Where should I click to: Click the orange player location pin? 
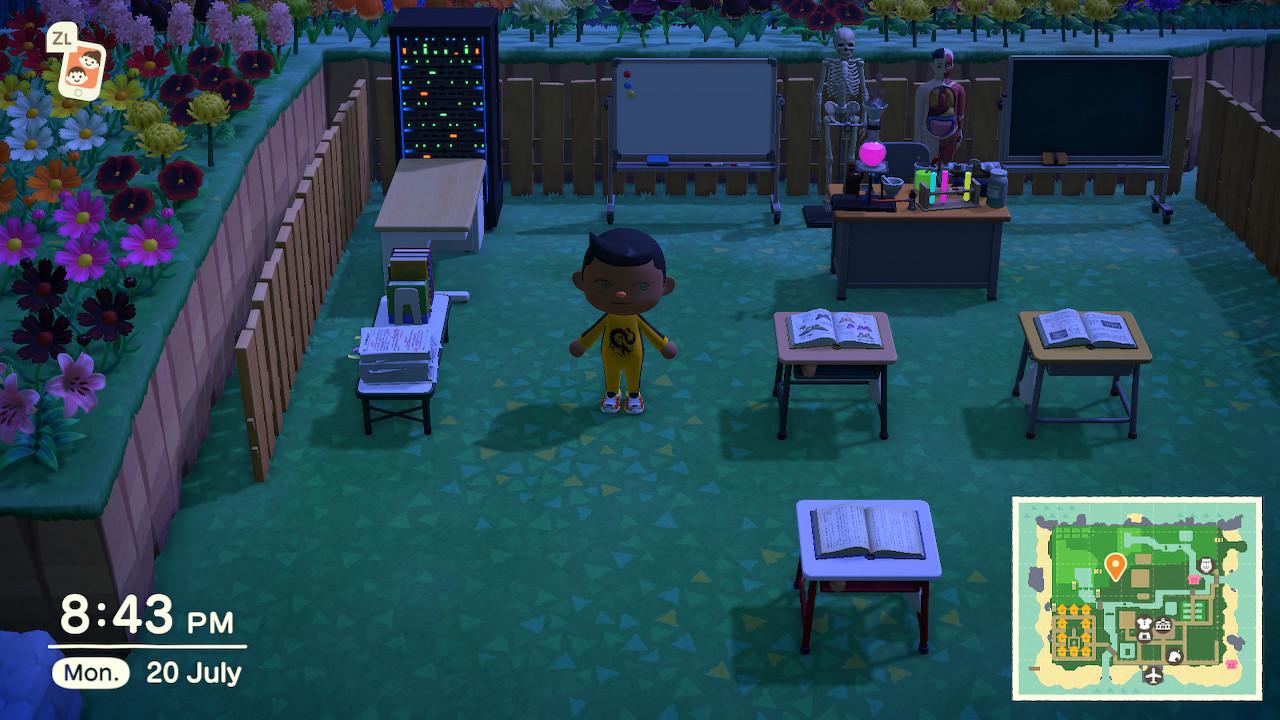click(x=1115, y=567)
